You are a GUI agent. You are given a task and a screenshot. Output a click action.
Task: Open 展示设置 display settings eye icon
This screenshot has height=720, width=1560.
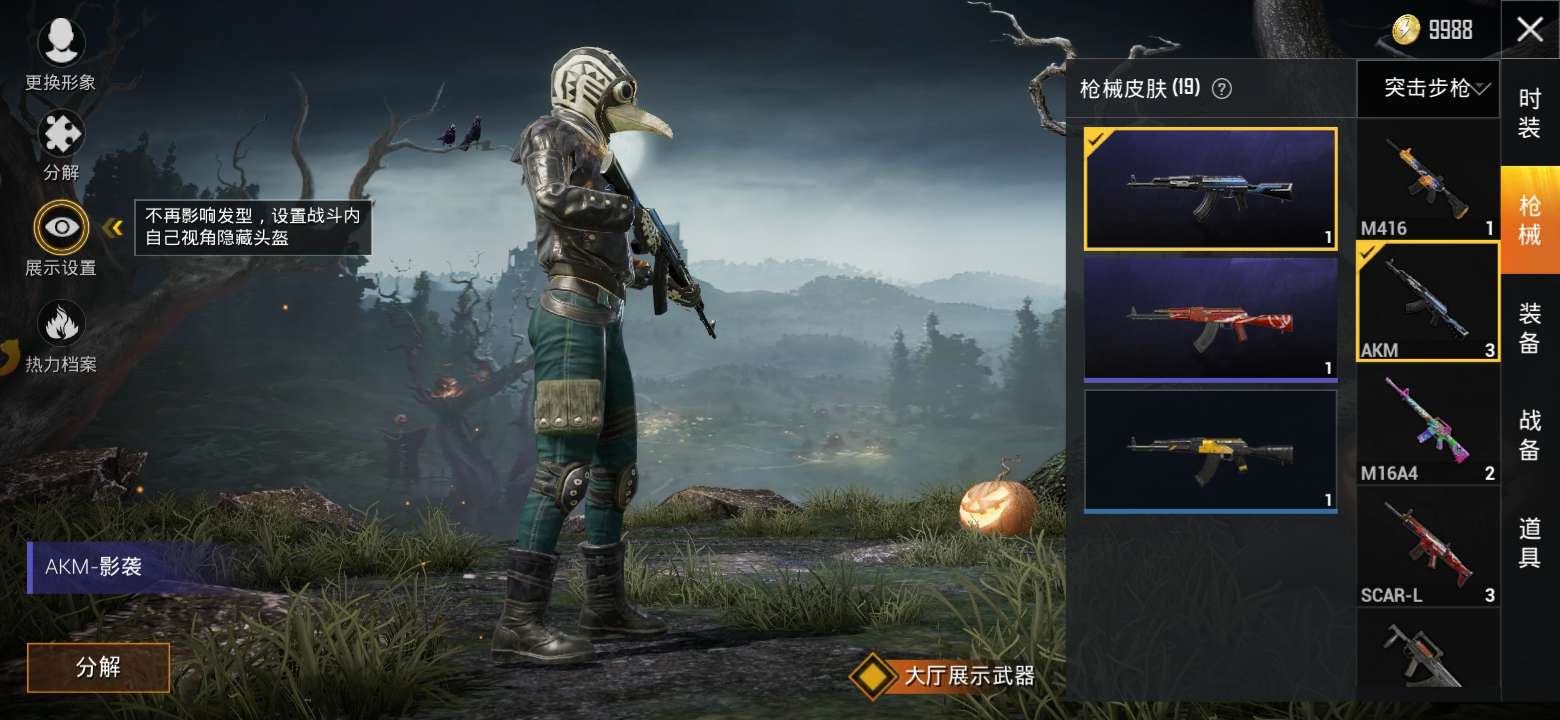[62, 228]
